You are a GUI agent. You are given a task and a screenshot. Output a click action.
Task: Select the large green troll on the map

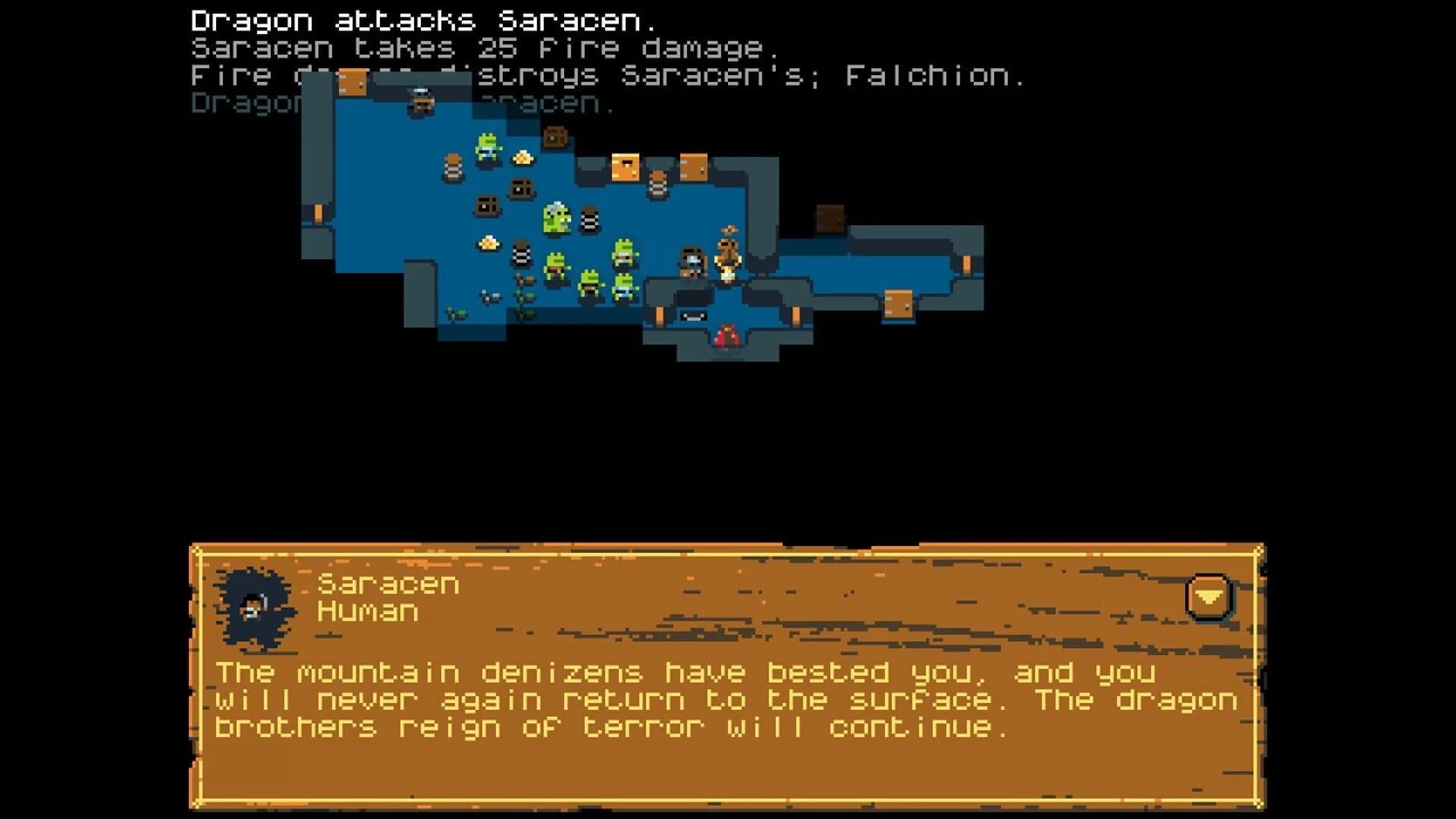[556, 217]
